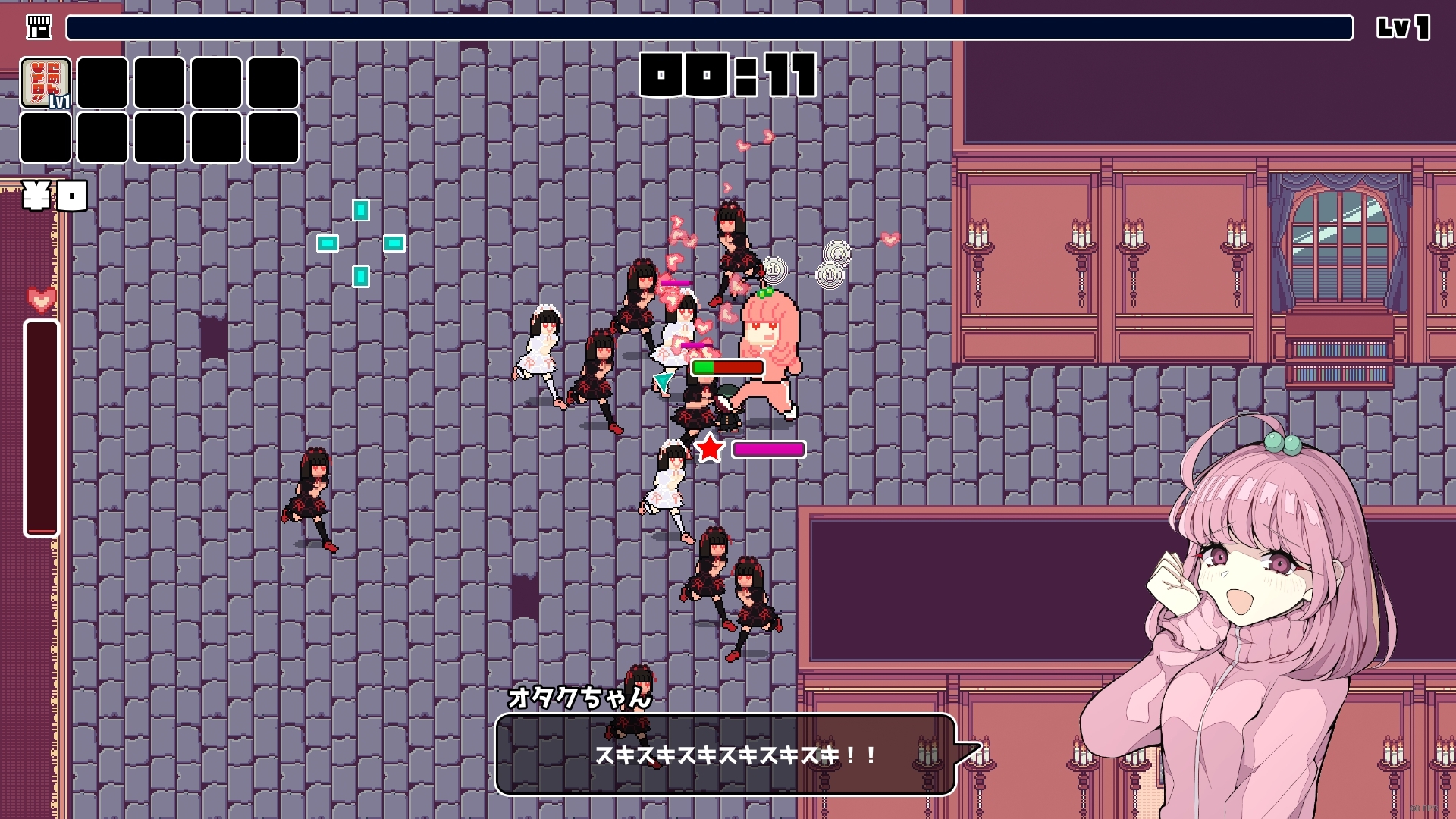Viewport: 1456px width, 819px height.
Task: Click the shop icon beside the experience bar
Action: [x=39, y=27]
